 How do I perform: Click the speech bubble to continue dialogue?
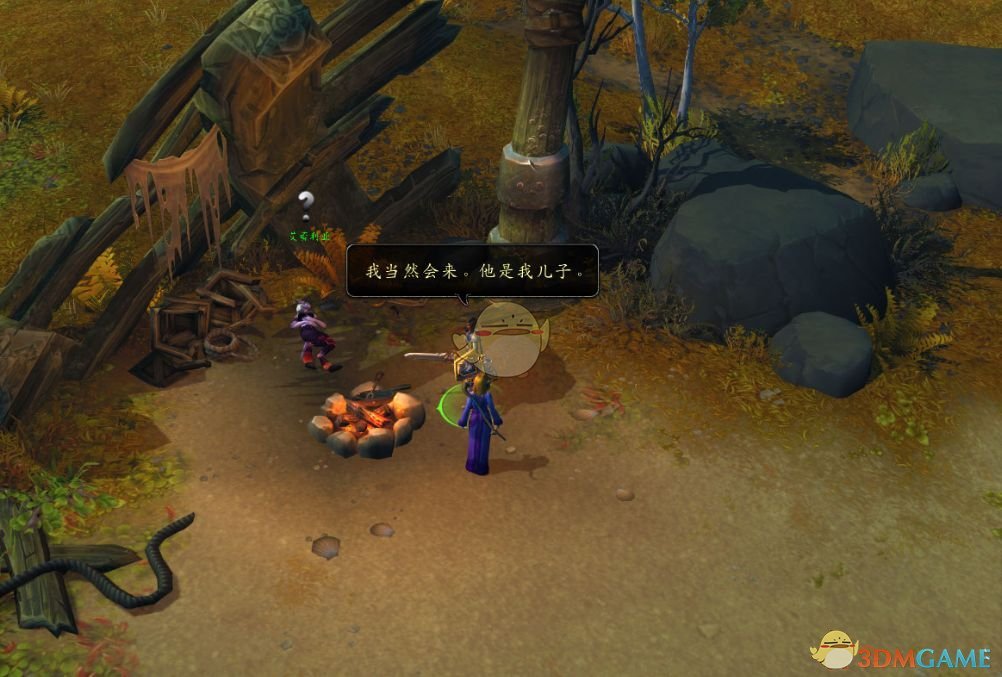(x=472, y=270)
